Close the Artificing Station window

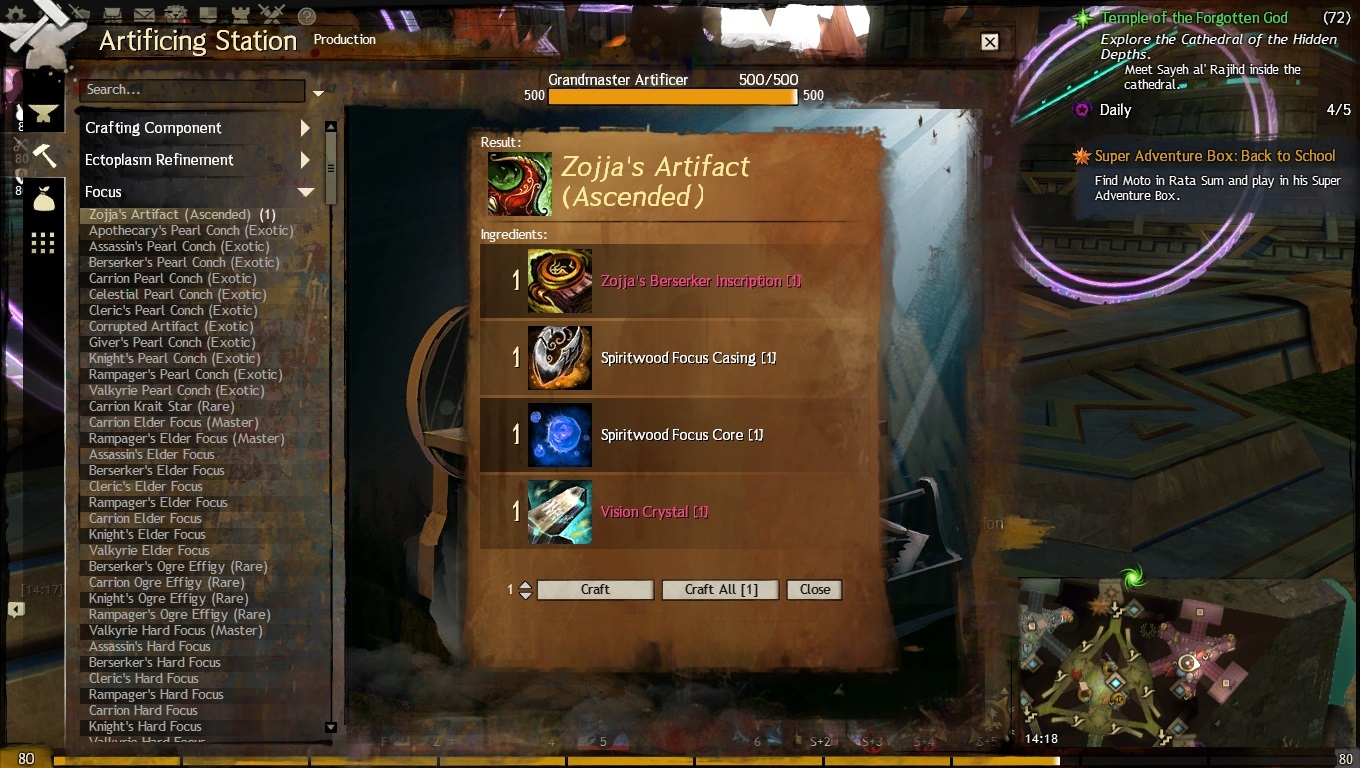[989, 42]
